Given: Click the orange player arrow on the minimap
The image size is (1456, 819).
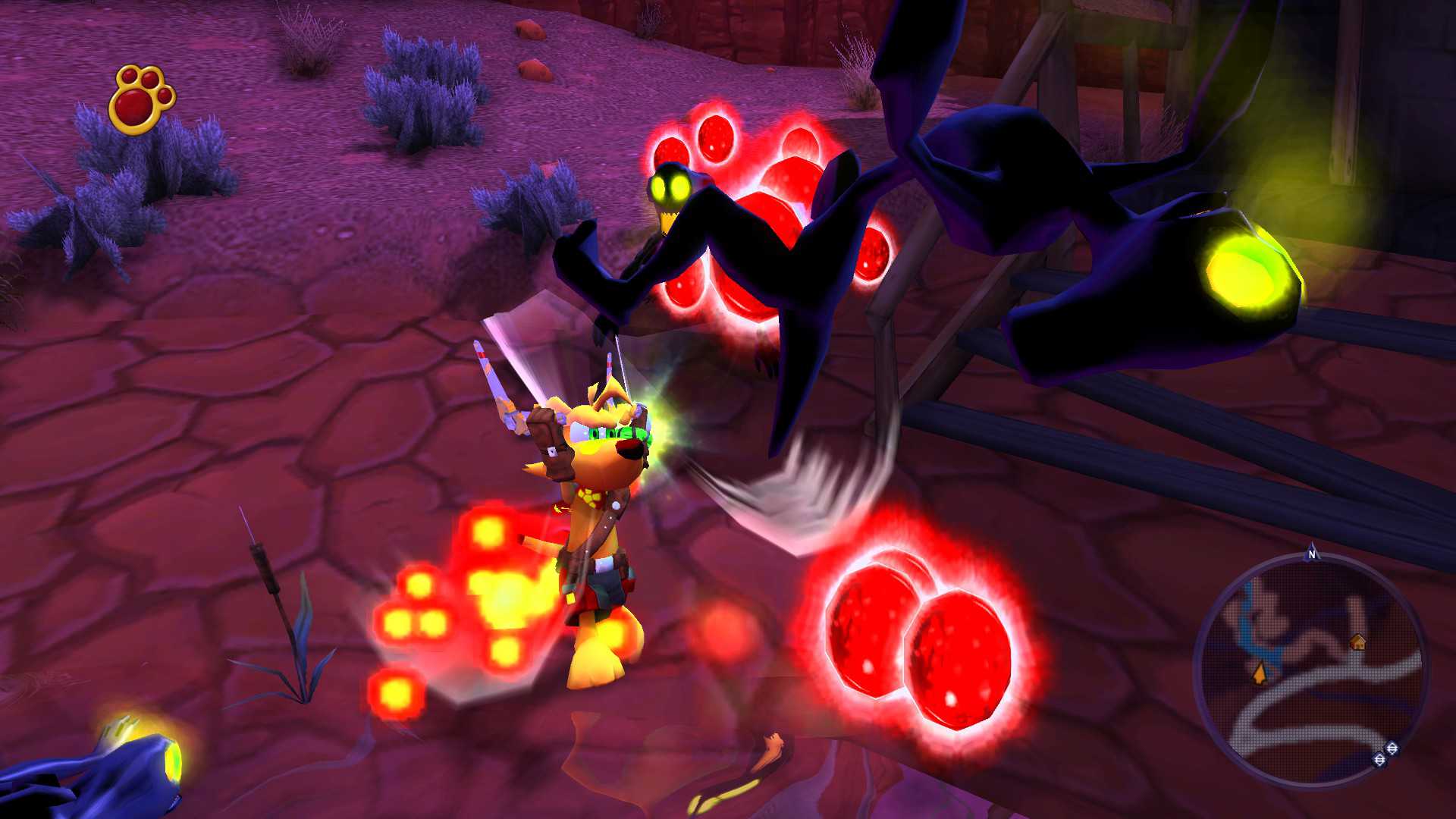Looking at the screenshot, I should pos(1260,673).
